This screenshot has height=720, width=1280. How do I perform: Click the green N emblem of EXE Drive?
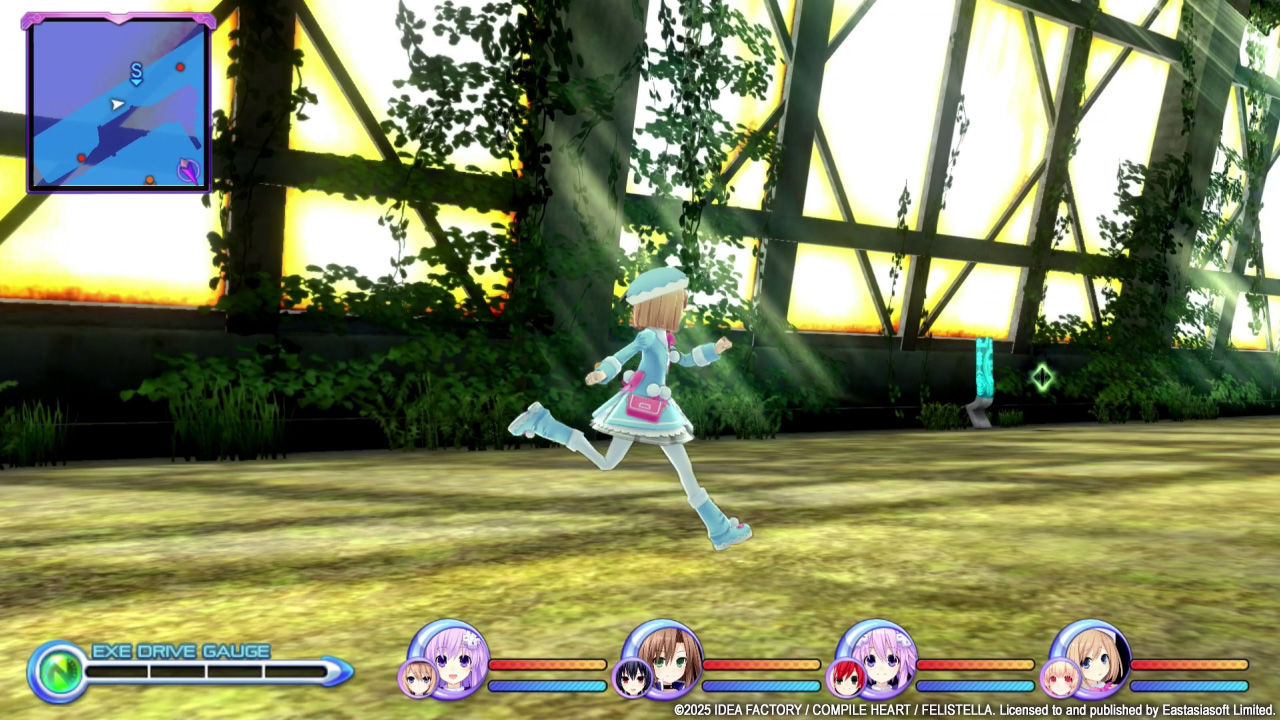click(56, 670)
